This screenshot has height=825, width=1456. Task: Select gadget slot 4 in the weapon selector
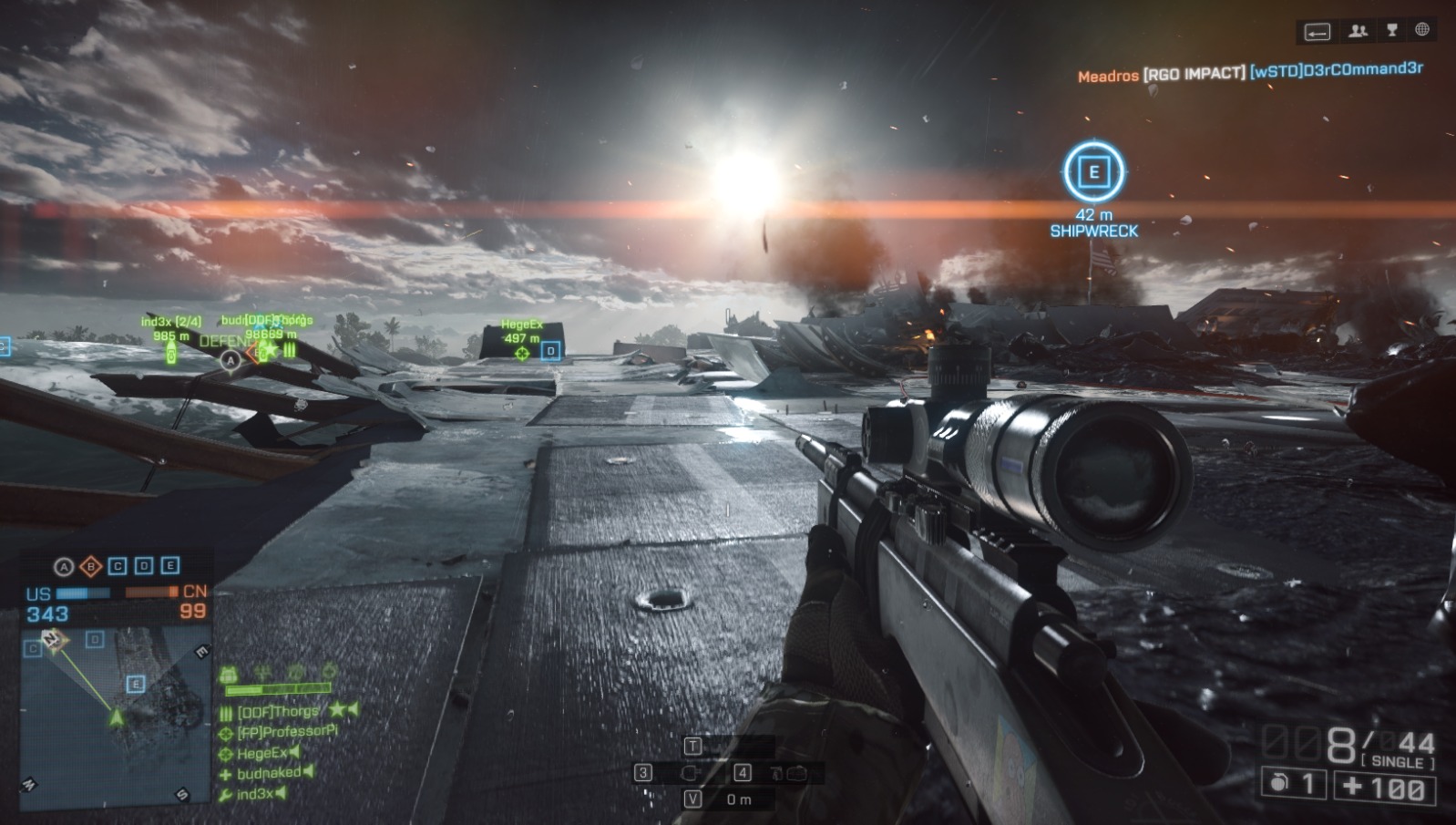click(743, 773)
